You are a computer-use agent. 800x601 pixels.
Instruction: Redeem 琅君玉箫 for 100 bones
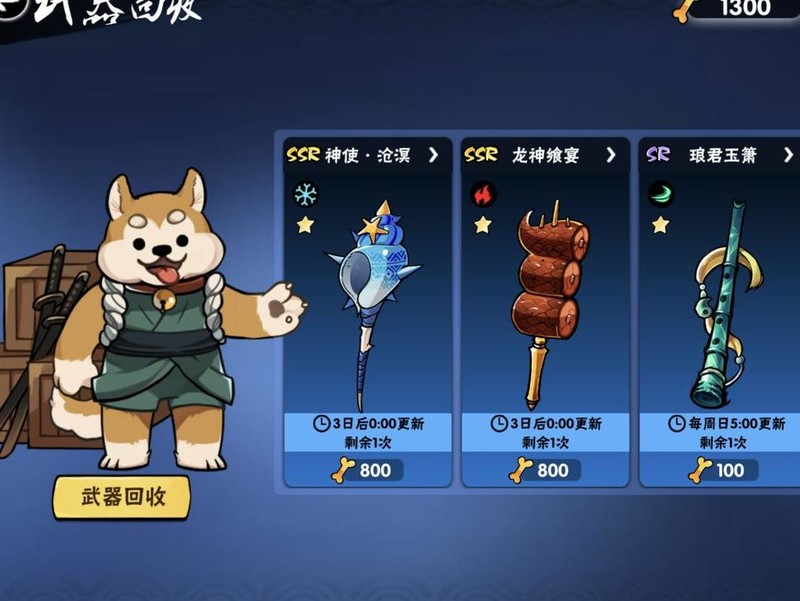click(722, 470)
